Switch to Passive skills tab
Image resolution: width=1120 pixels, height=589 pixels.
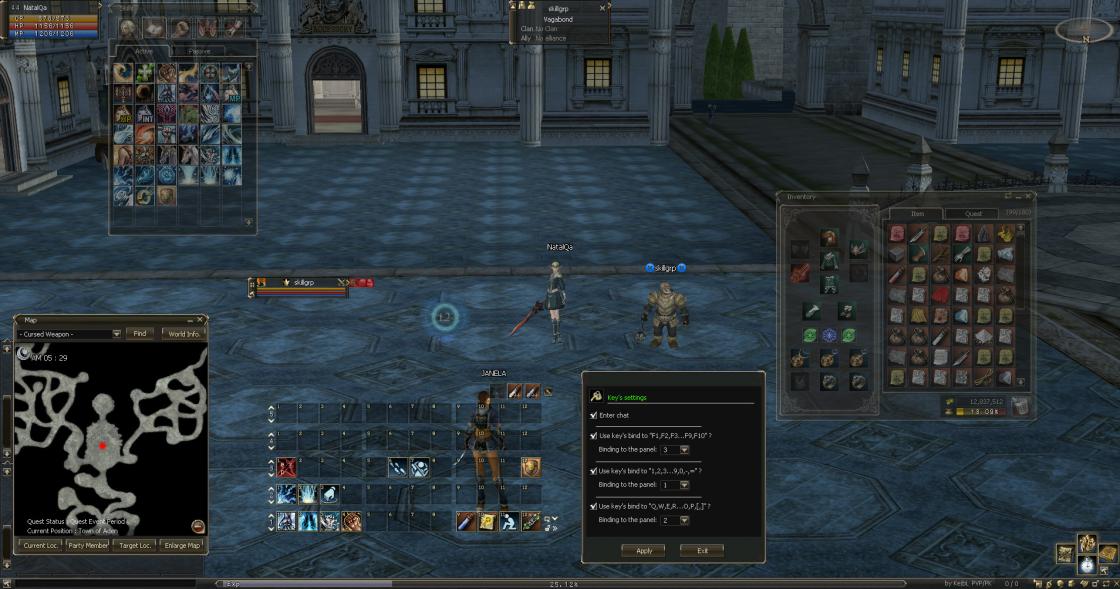[x=200, y=51]
